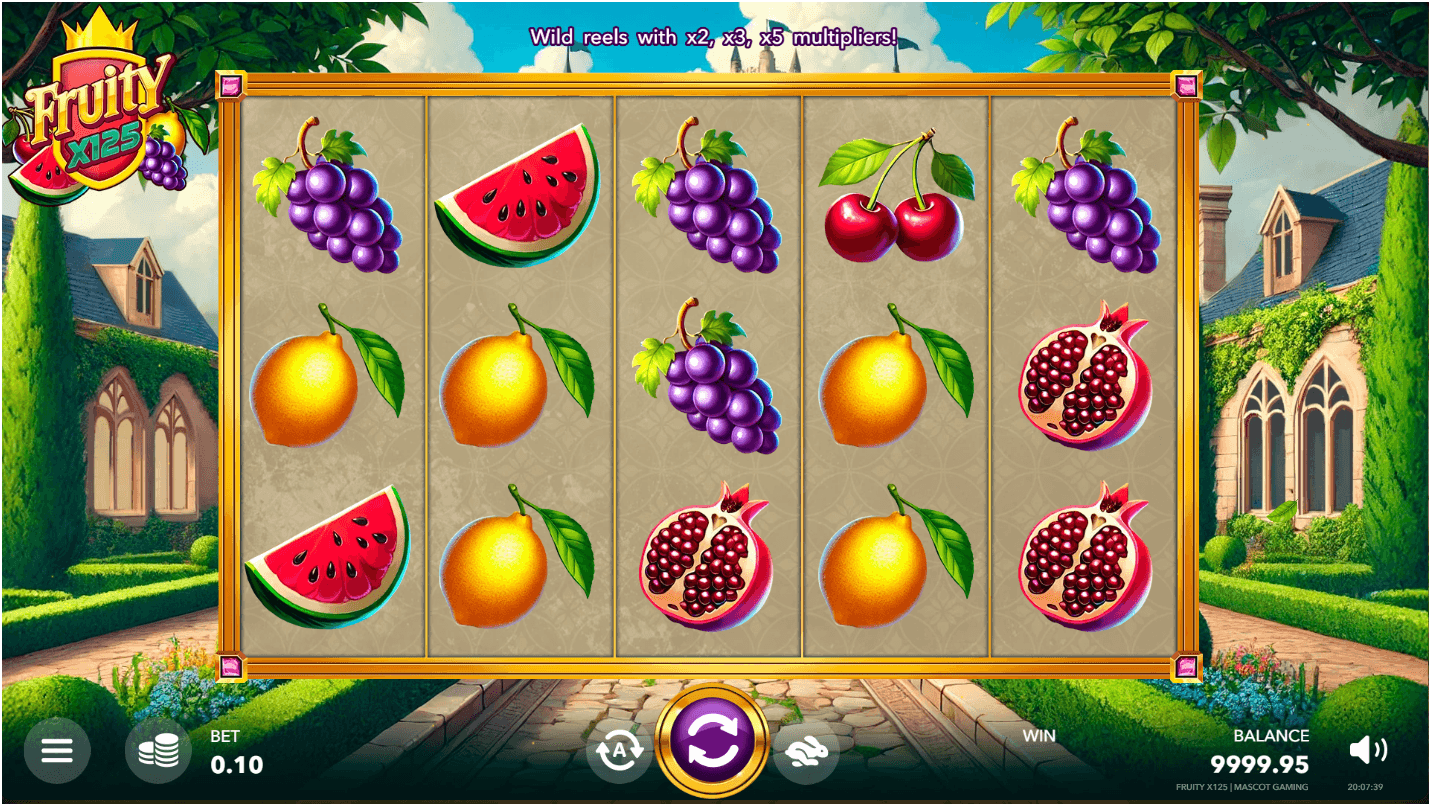Open the hamburger menu
The image size is (1431, 806).
click(57, 750)
